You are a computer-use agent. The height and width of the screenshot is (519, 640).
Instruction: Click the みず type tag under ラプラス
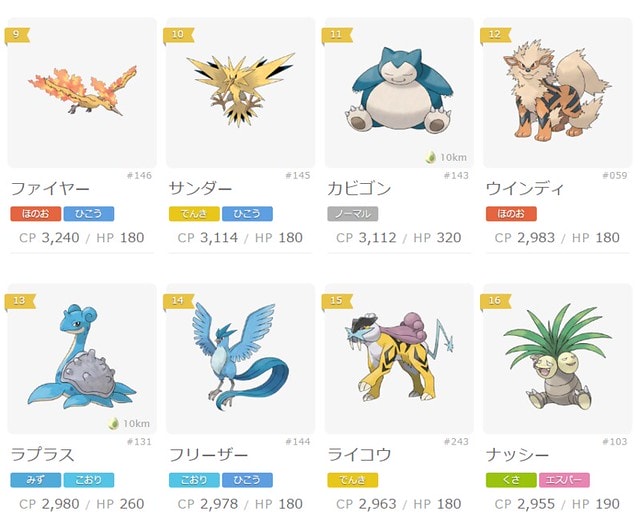pos(35,480)
